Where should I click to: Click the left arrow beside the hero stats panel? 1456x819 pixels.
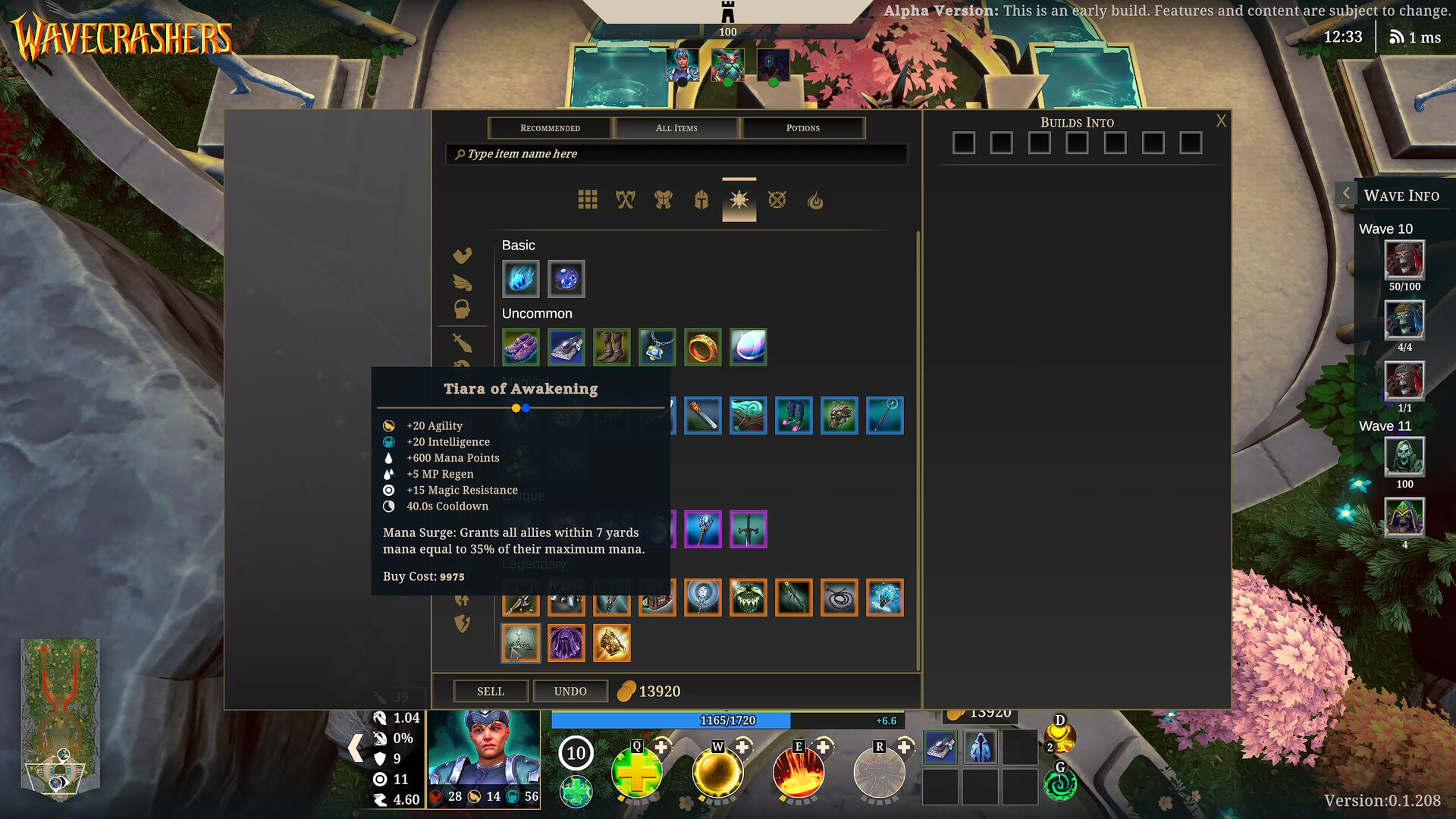355,748
